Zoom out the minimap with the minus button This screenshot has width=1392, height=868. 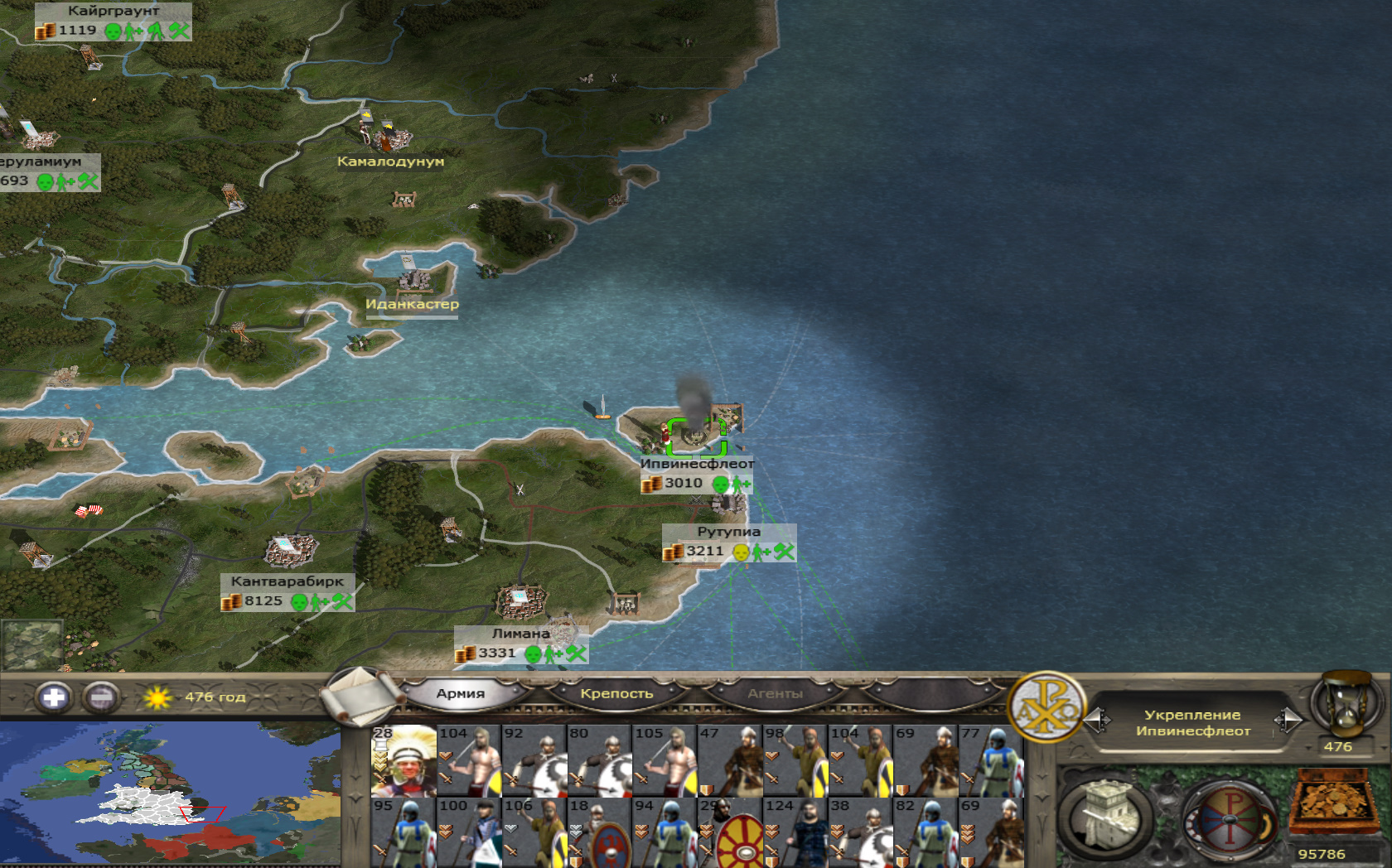click(x=101, y=697)
